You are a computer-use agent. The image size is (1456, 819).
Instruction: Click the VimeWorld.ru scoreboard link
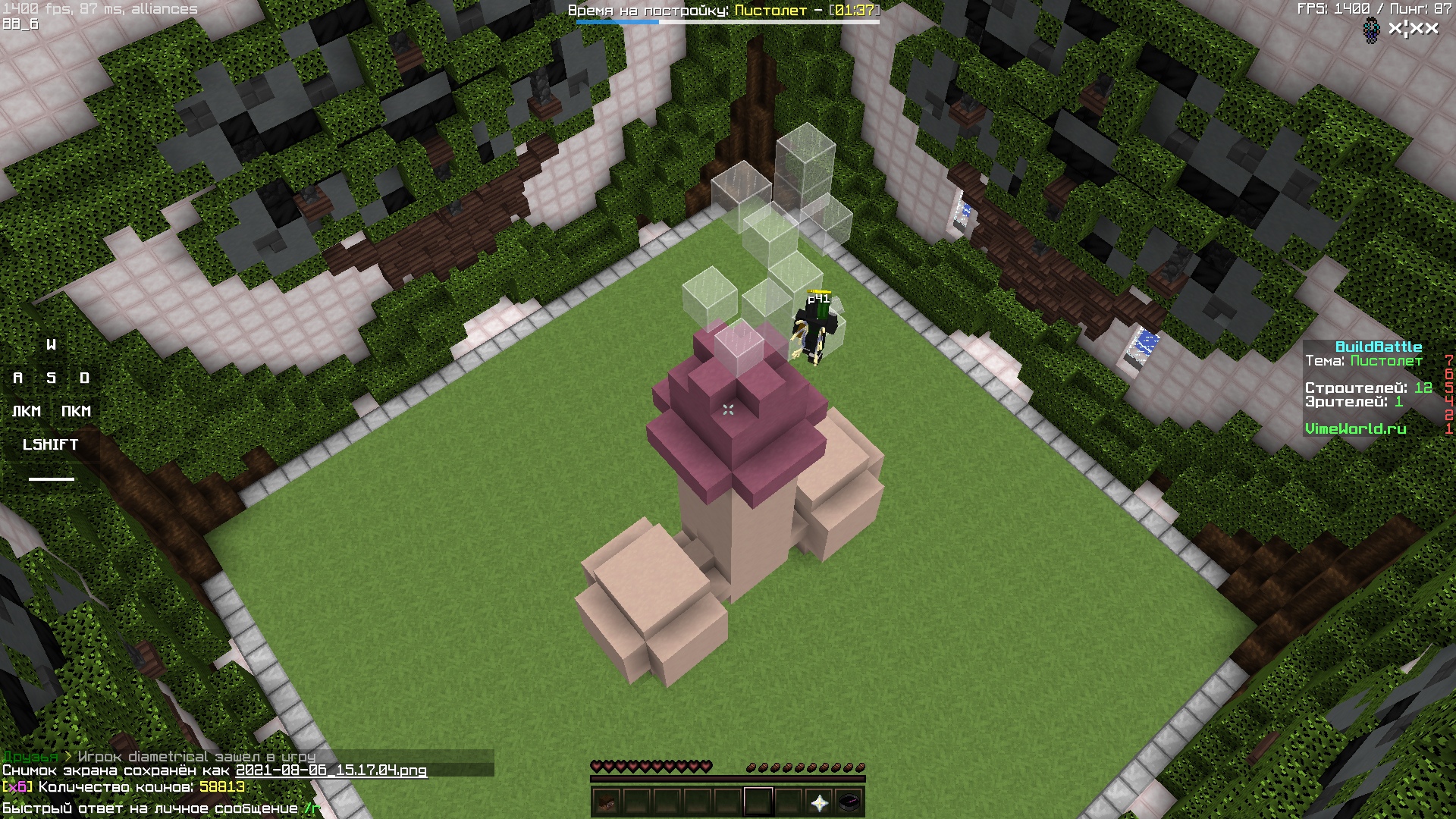1355,428
